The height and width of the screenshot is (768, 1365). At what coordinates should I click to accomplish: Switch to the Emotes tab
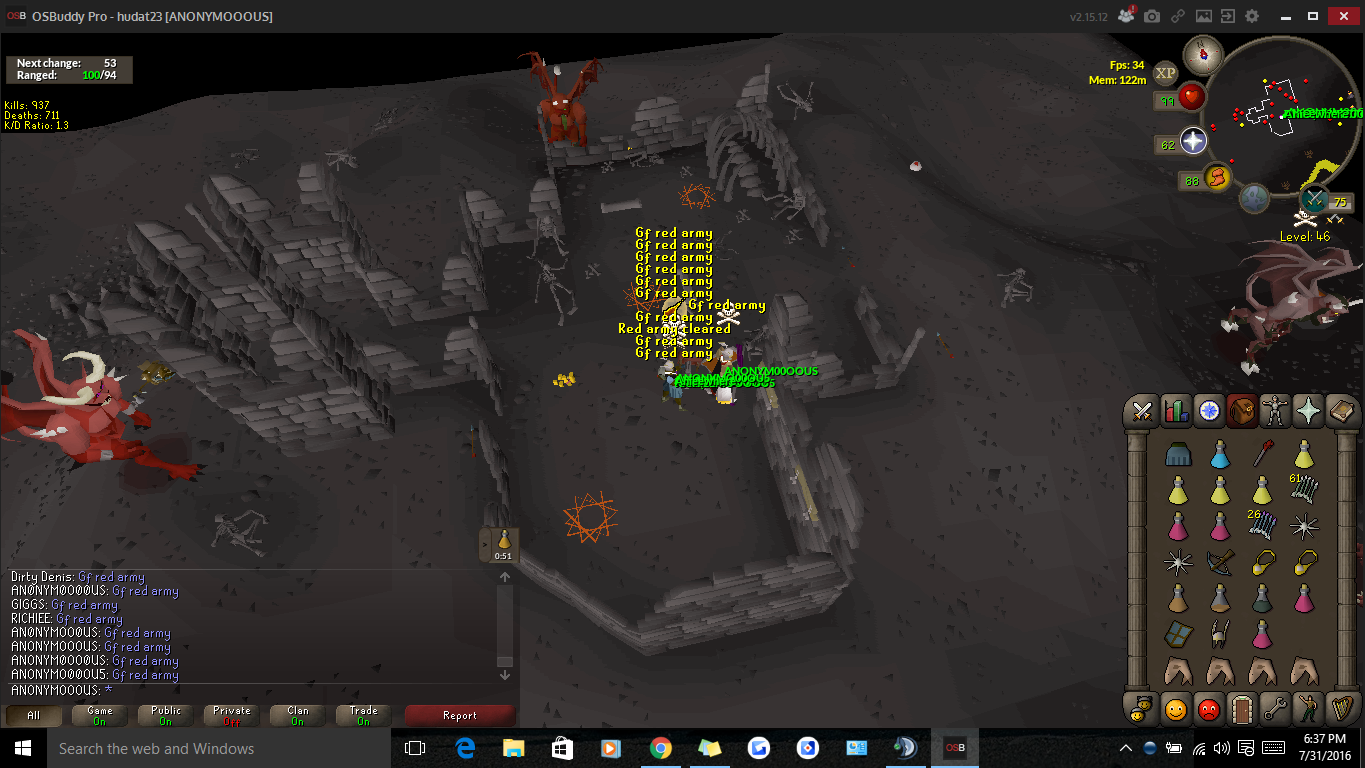[1308, 709]
